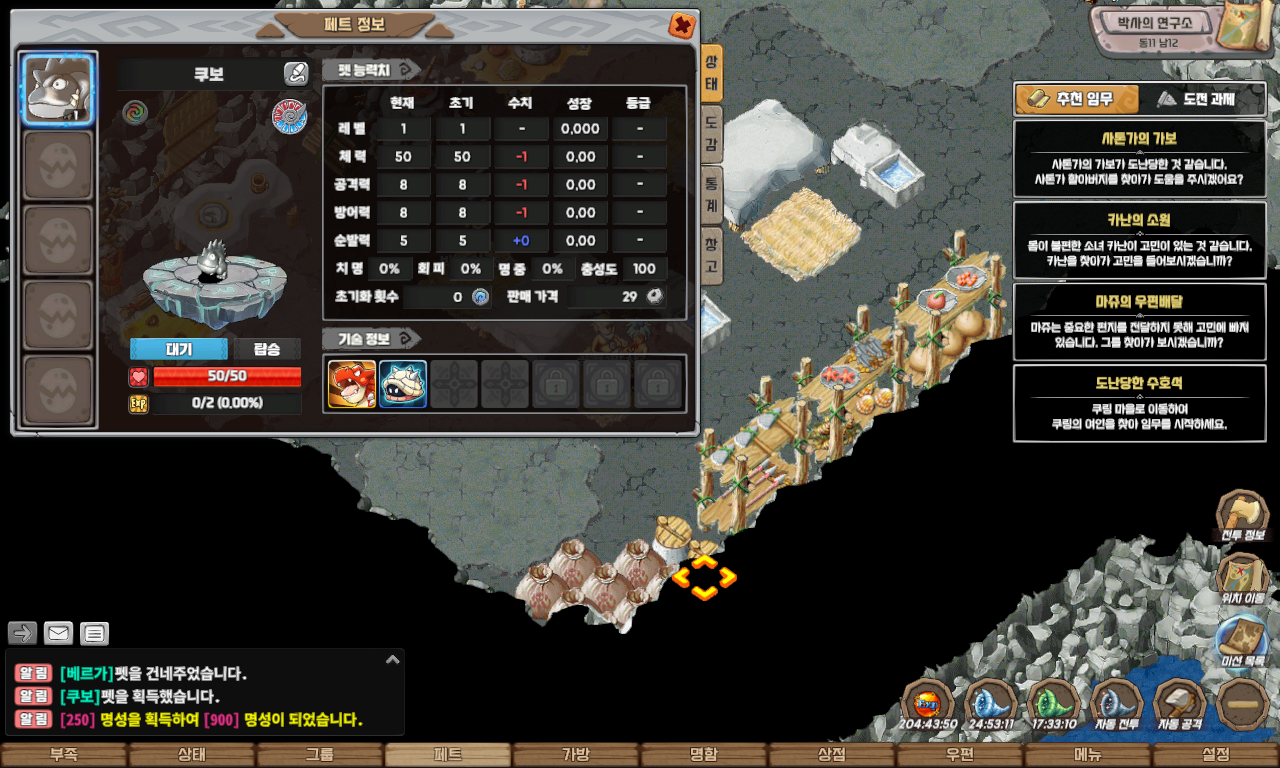Open the 설정 settings menu
Screen dimensions: 1280x768
tap(1216, 755)
